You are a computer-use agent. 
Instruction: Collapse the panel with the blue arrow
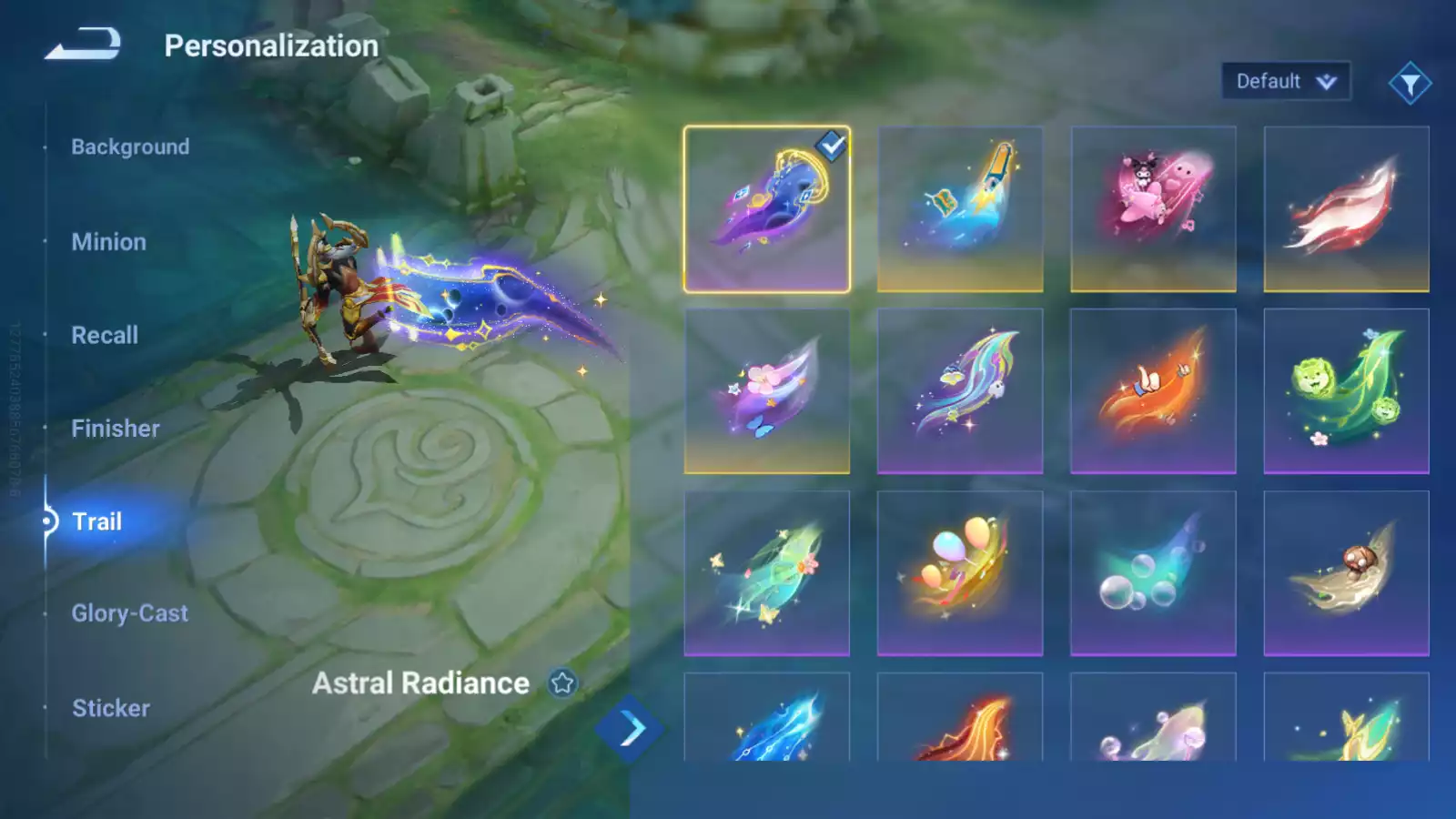pyautogui.click(x=630, y=729)
